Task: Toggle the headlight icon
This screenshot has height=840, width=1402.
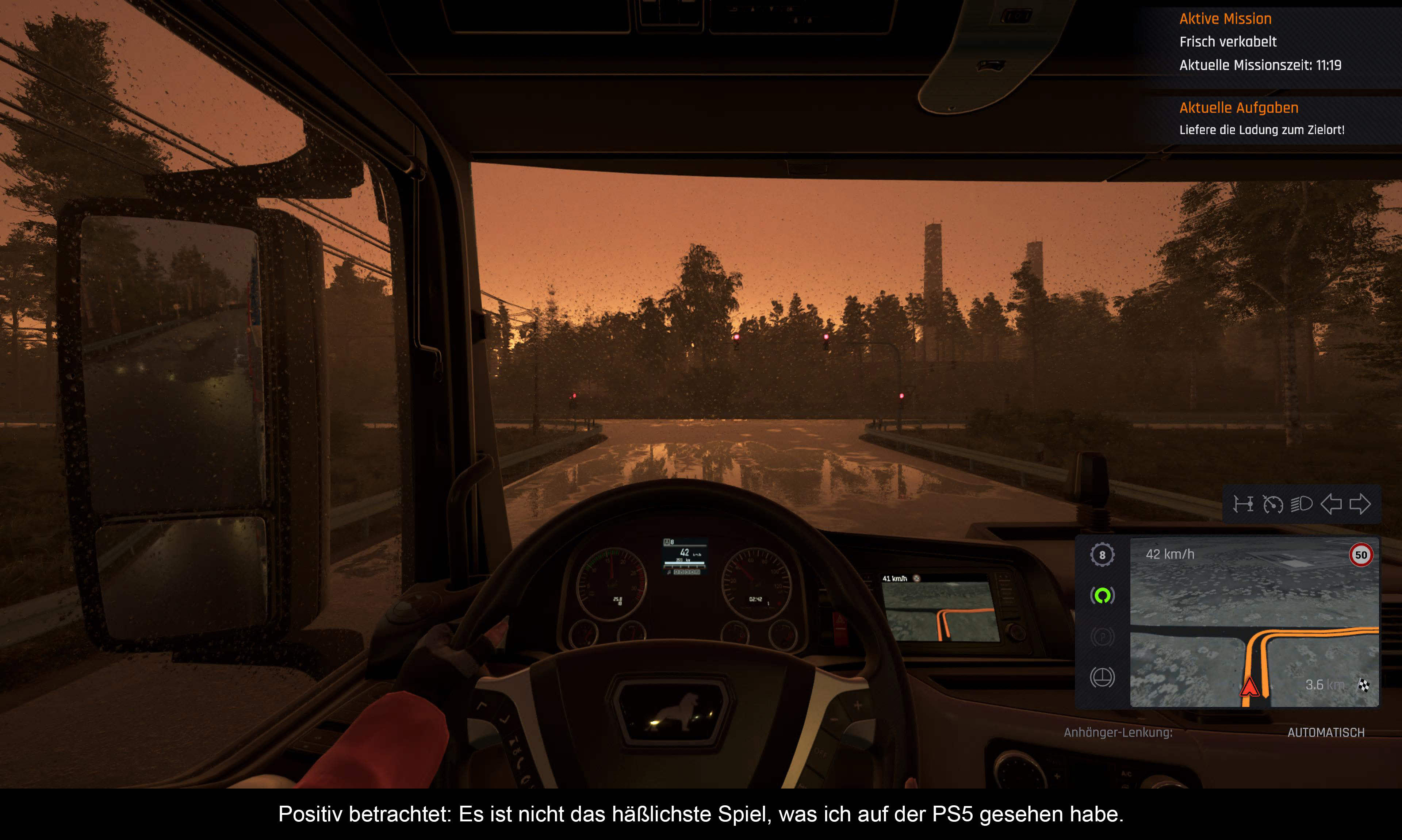Action: pyautogui.click(x=1301, y=504)
